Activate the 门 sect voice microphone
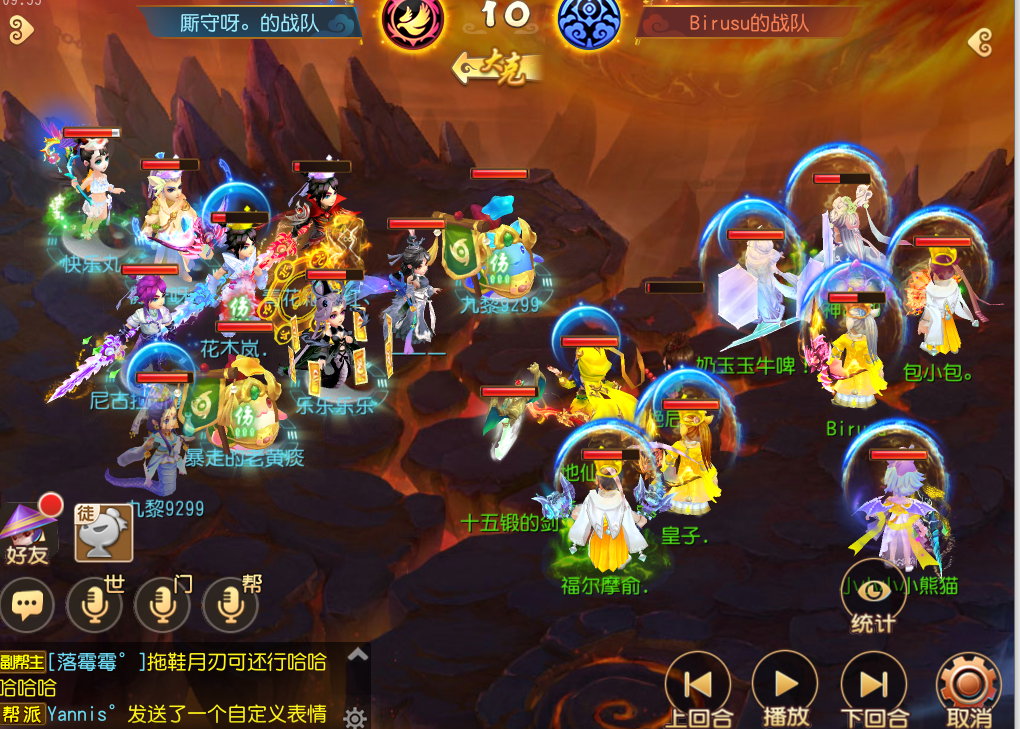 point(163,604)
